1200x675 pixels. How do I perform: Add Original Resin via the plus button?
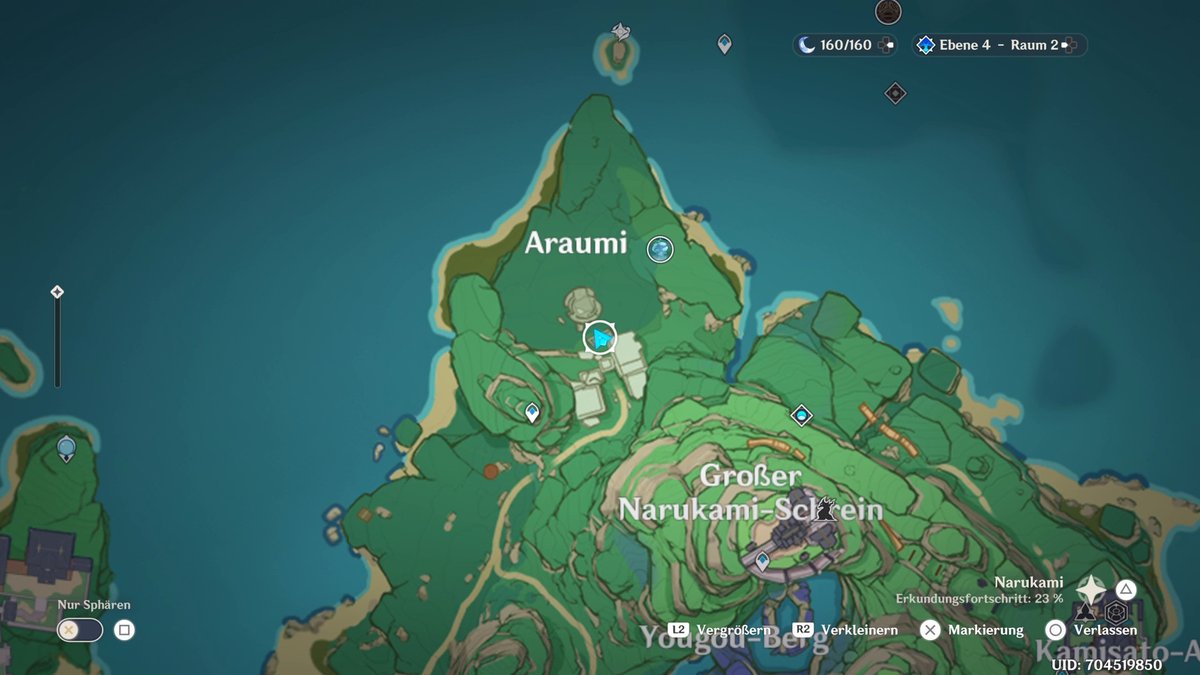click(887, 45)
